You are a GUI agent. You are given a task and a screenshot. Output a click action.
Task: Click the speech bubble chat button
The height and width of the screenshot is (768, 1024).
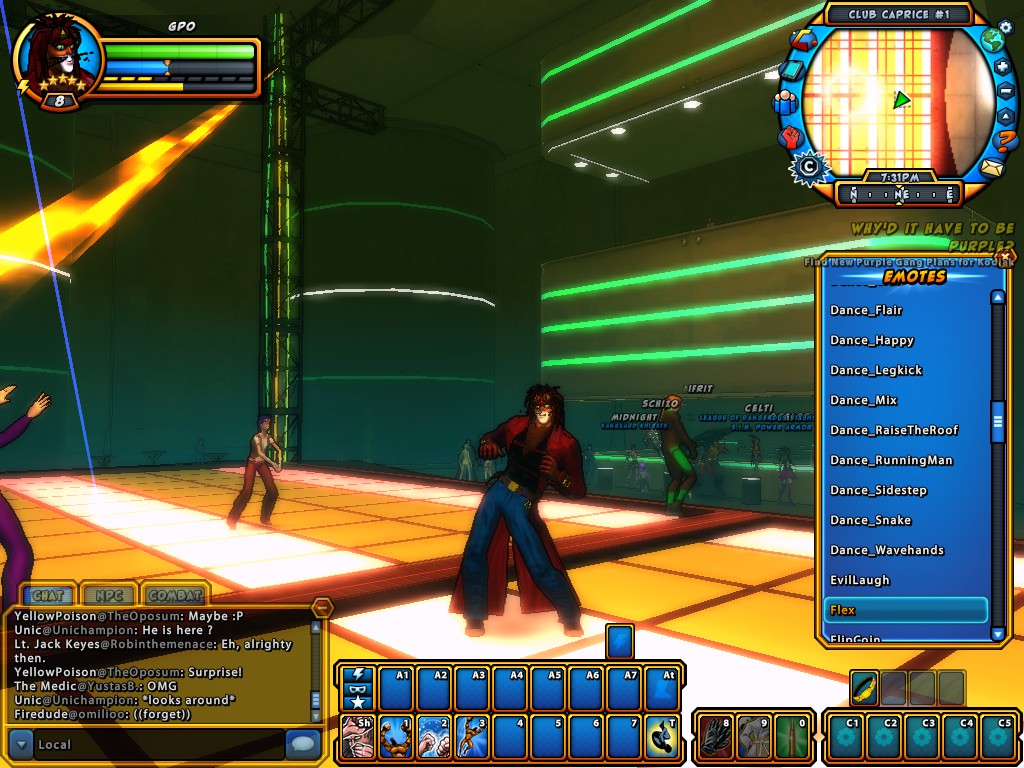[x=302, y=744]
